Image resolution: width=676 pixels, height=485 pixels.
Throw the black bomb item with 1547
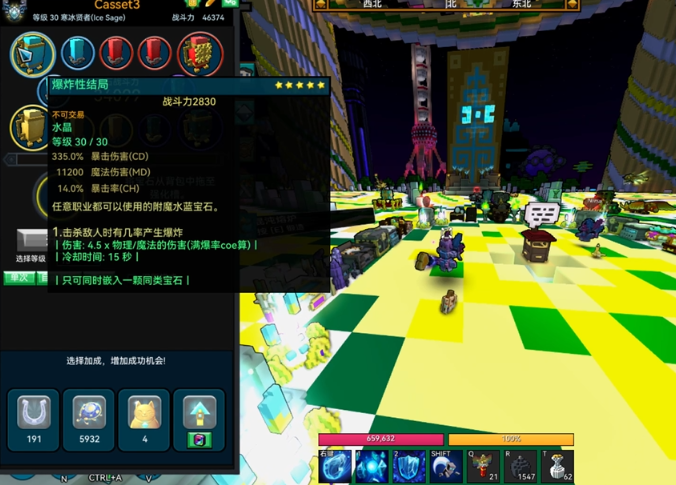[x=521, y=466]
